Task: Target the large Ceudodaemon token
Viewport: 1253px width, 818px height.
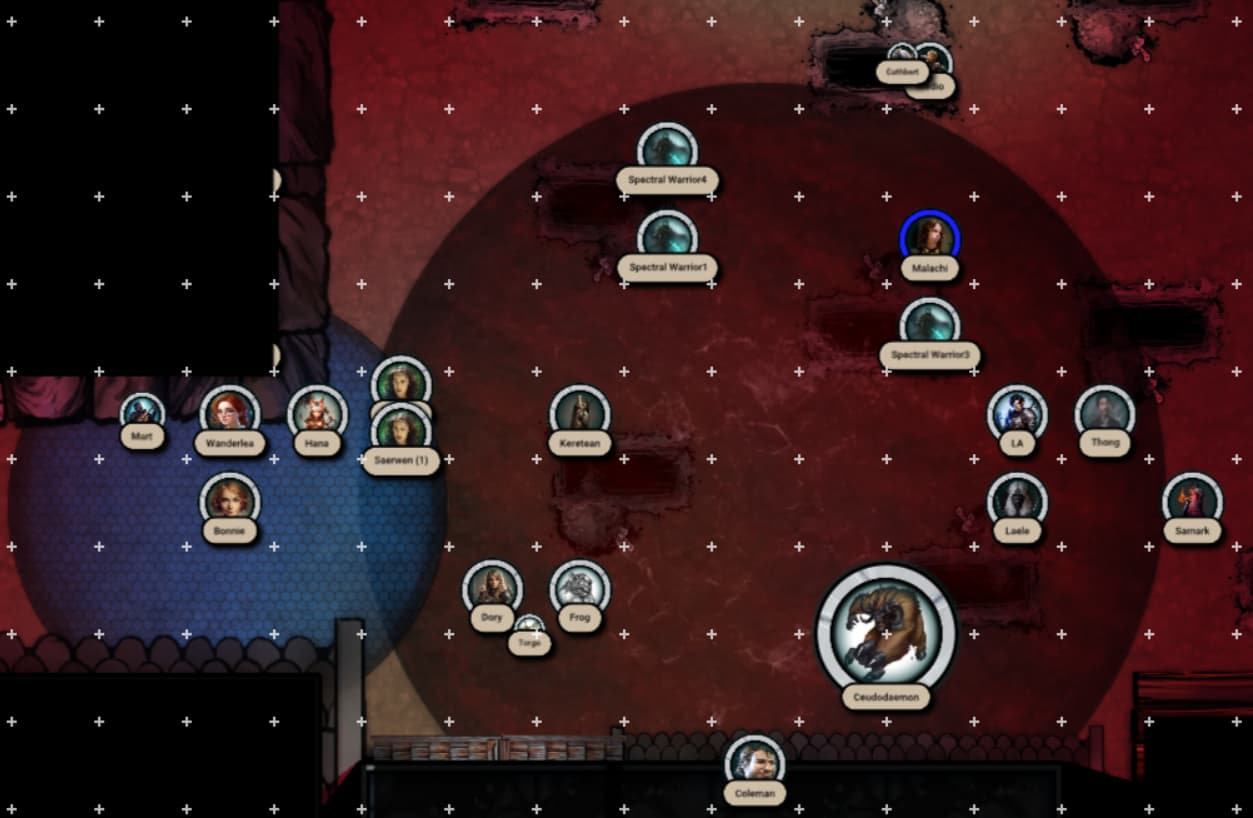Action: point(886,630)
